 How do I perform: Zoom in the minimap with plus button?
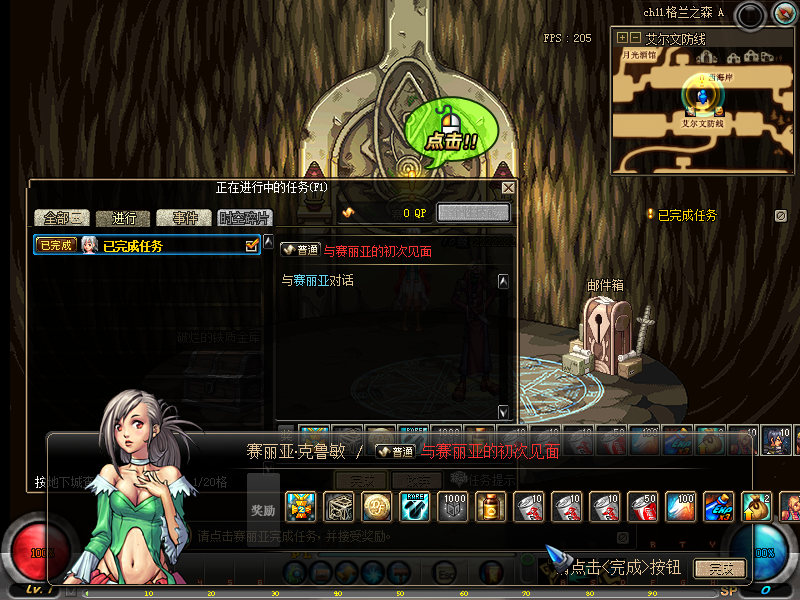(623, 38)
